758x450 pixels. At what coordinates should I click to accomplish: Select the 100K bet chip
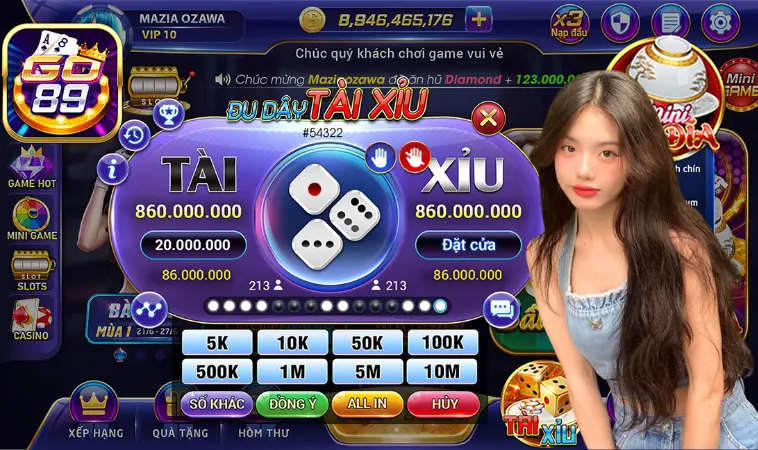coord(441,343)
